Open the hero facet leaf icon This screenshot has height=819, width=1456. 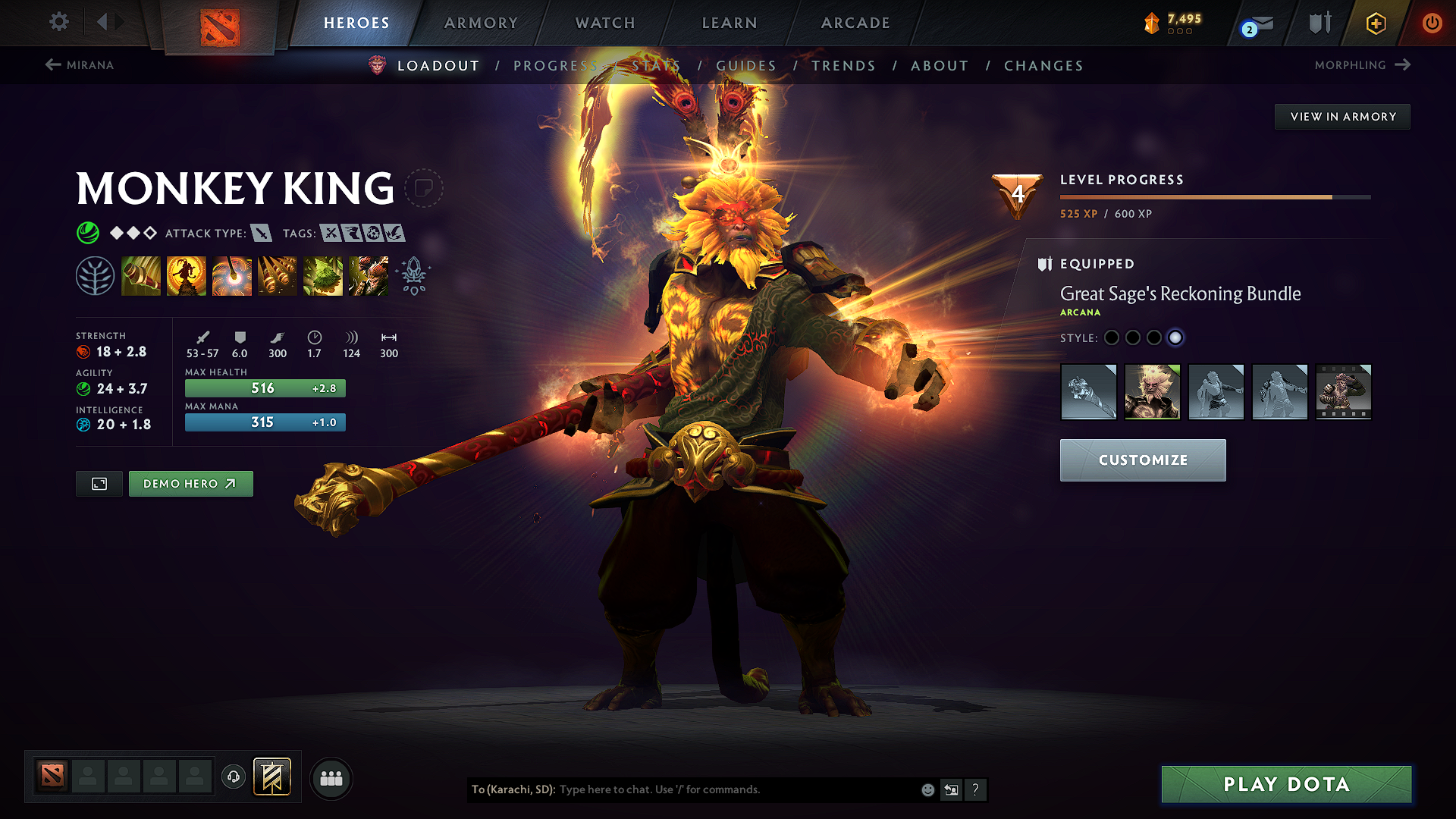coord(96,275)
